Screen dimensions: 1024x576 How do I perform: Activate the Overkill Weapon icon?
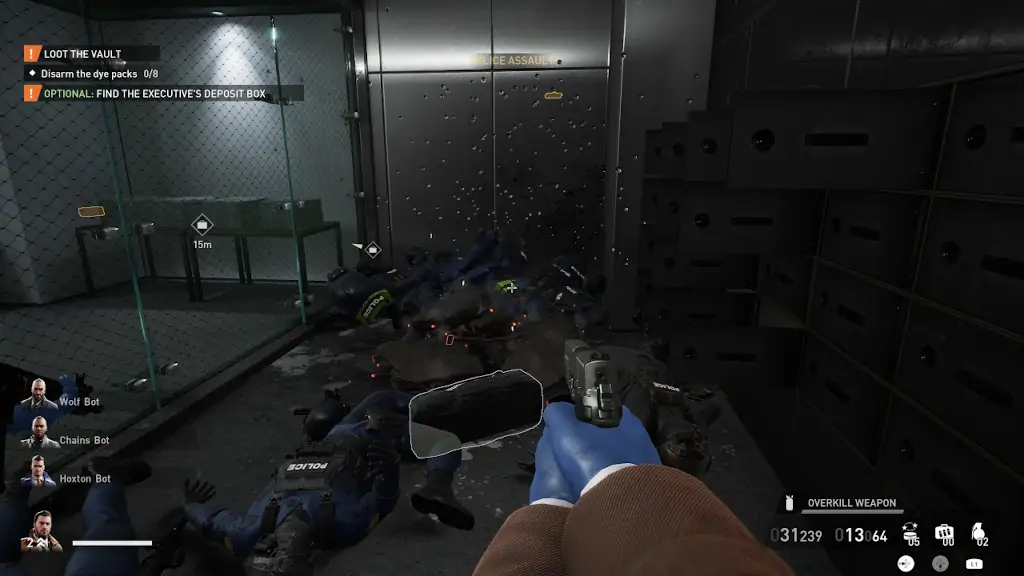789,503
